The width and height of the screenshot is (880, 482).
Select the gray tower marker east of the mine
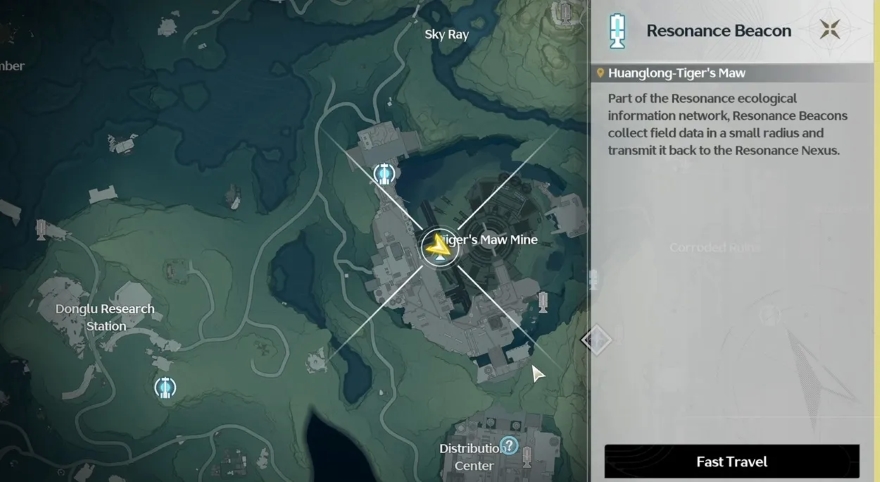click(x=544, y=300)
